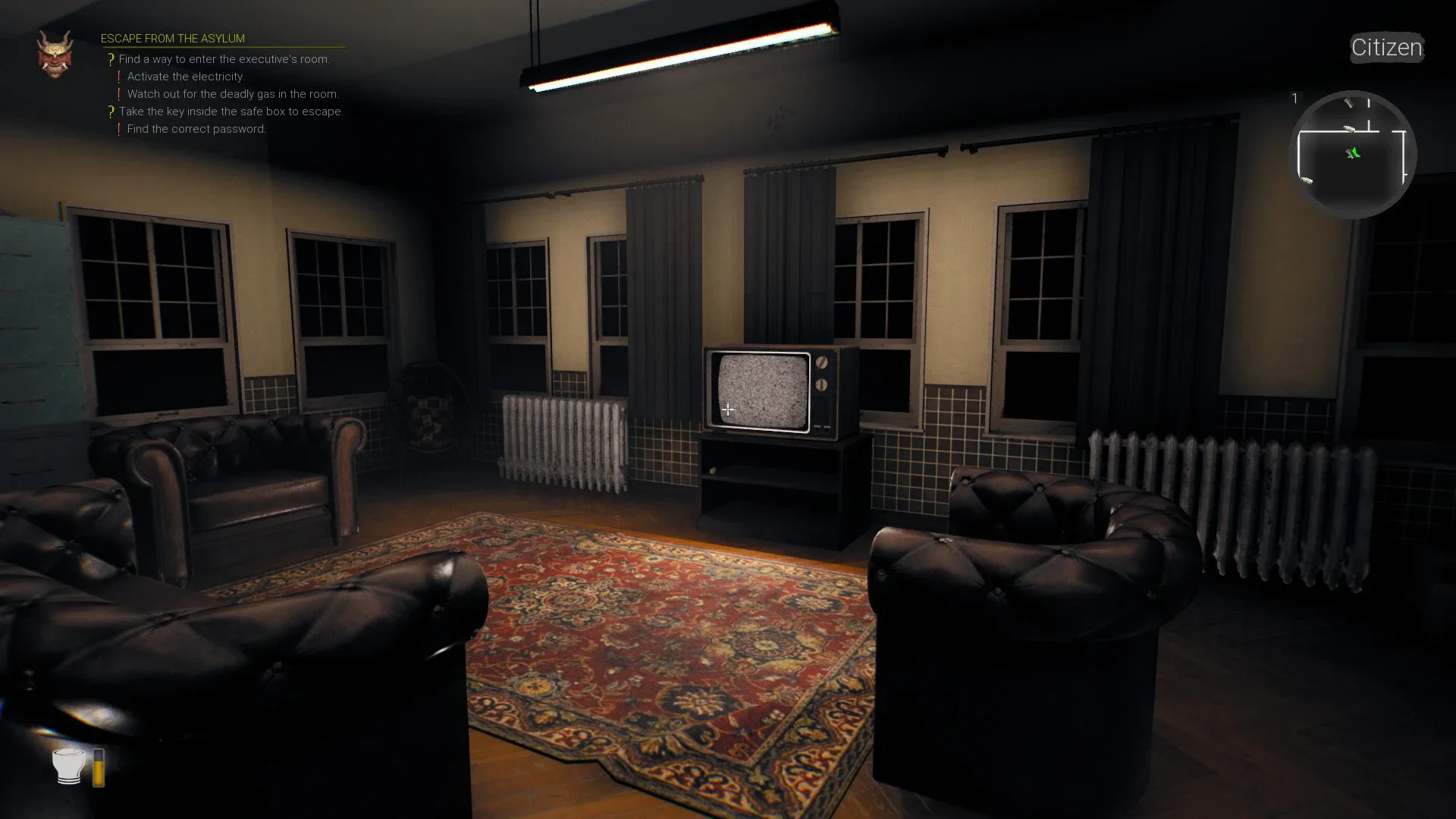Select the Citizen role label
1456x819 pixels.
1386,48
